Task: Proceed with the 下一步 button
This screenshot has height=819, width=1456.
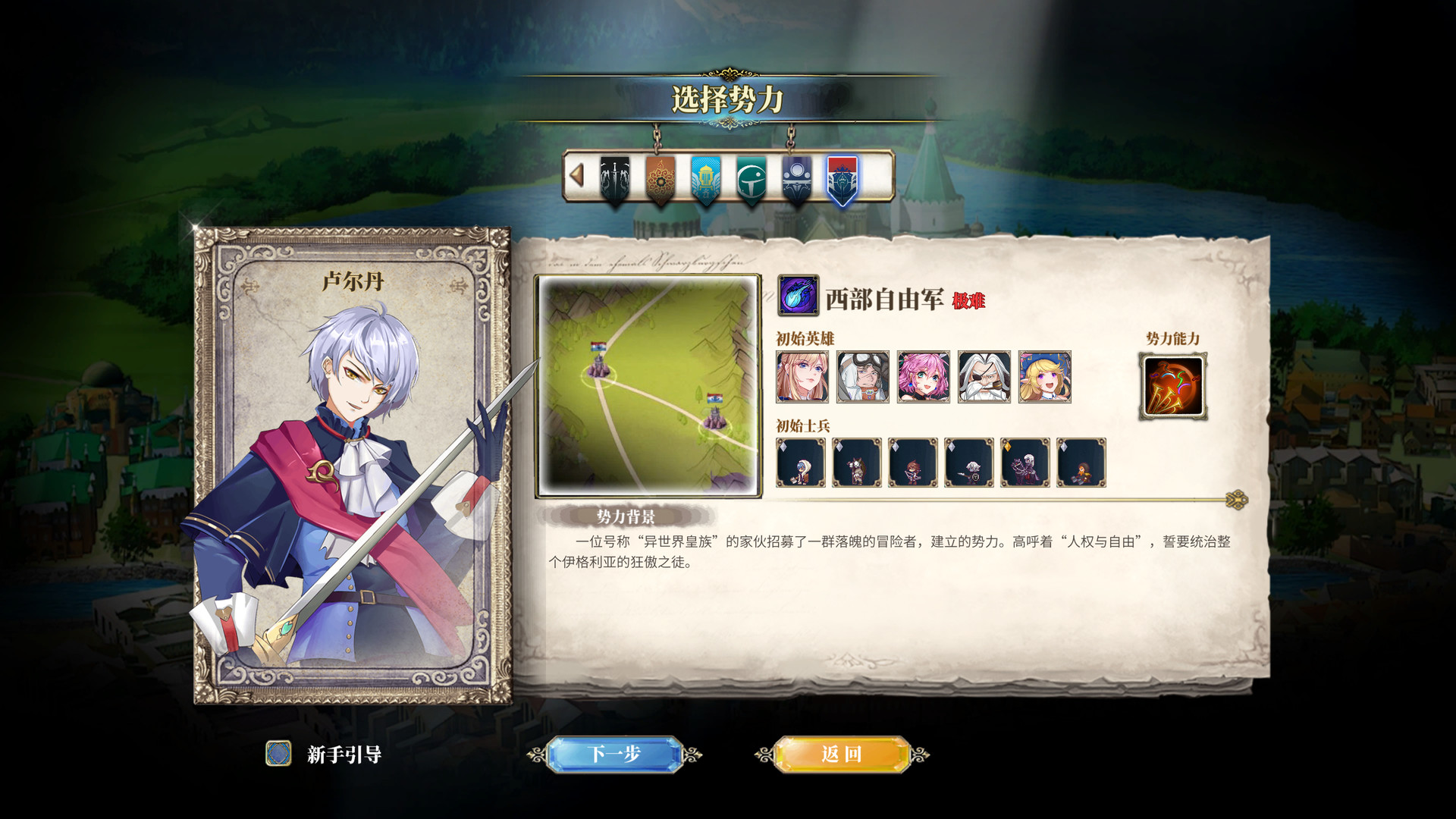Action: tap(614, 754)
